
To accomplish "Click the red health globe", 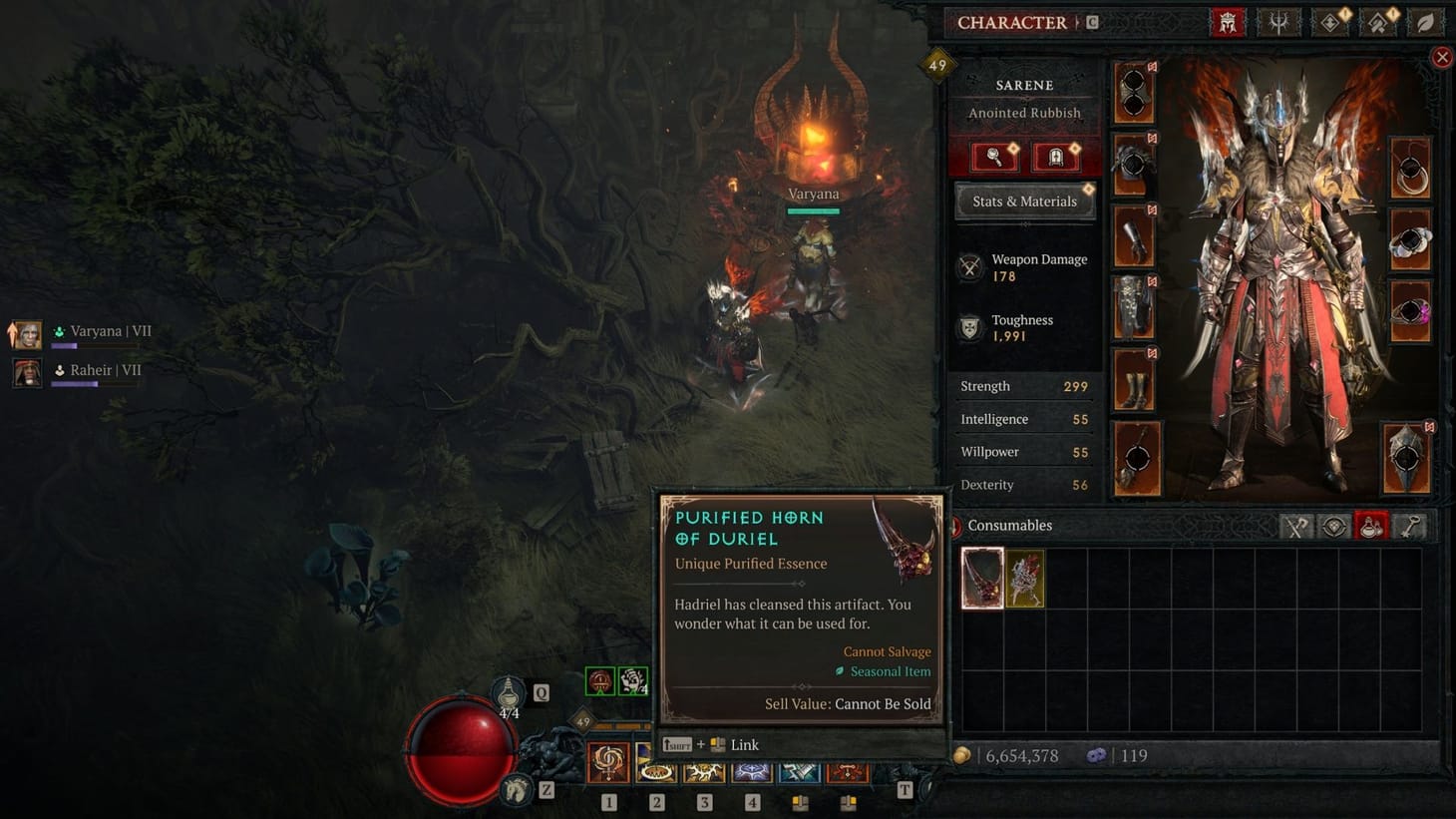I will 461,748.
